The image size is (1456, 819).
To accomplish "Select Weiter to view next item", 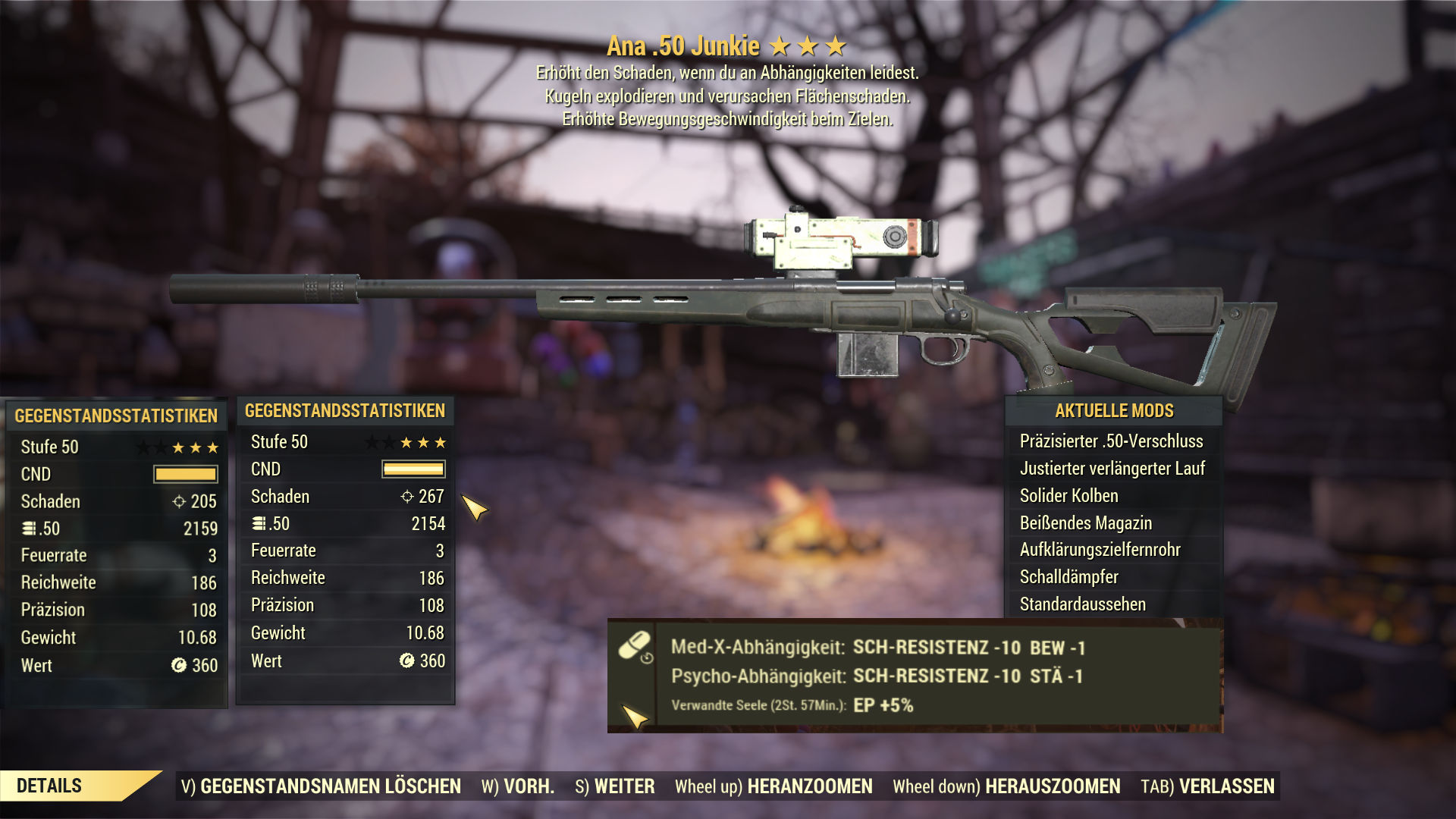I will point(615,786).
